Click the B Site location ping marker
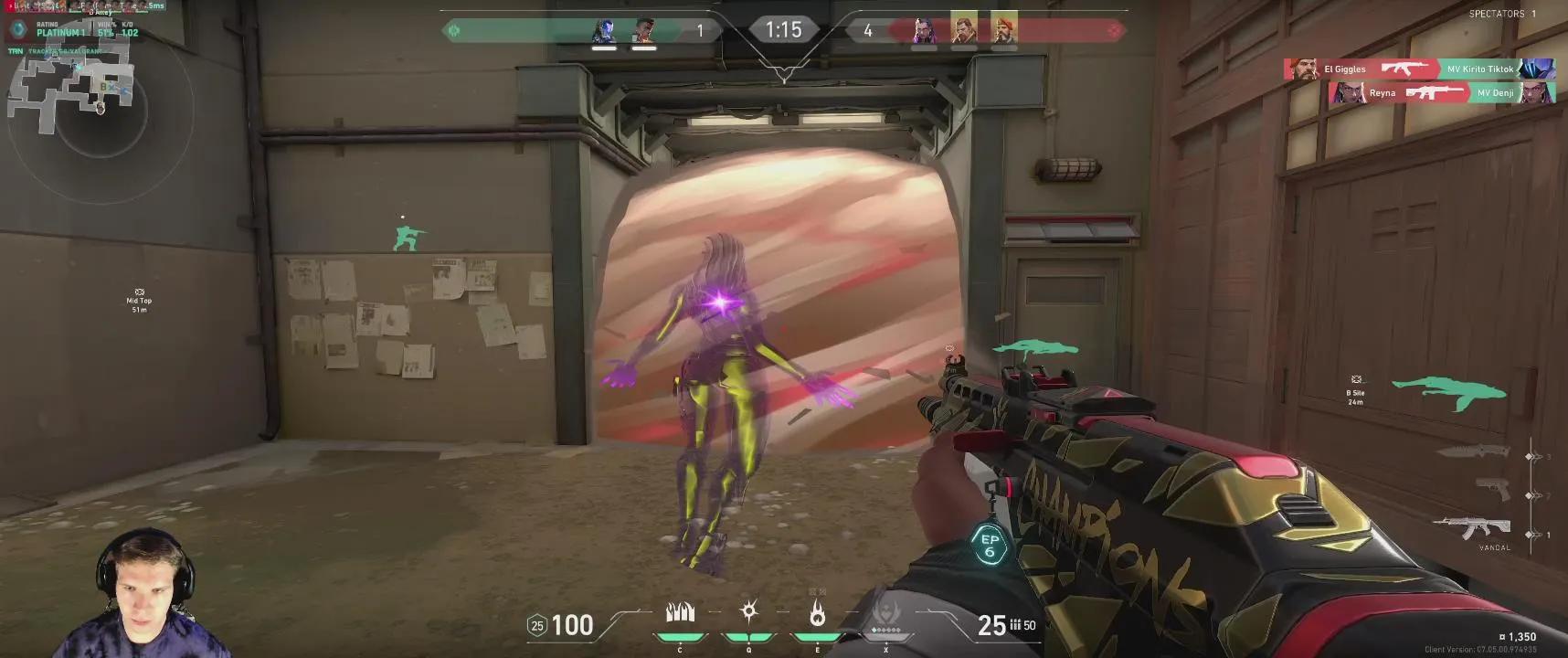The width and height of the screenshot is (1568, 658). 1356,390
